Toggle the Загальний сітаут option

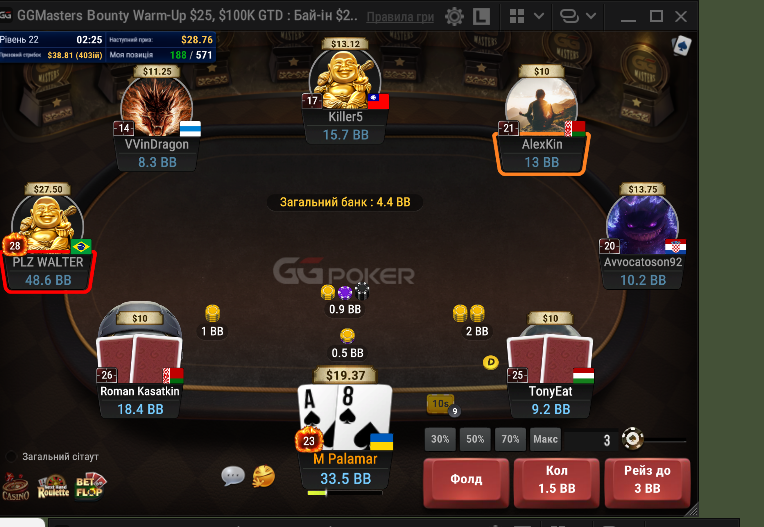[x=12, y=456]
